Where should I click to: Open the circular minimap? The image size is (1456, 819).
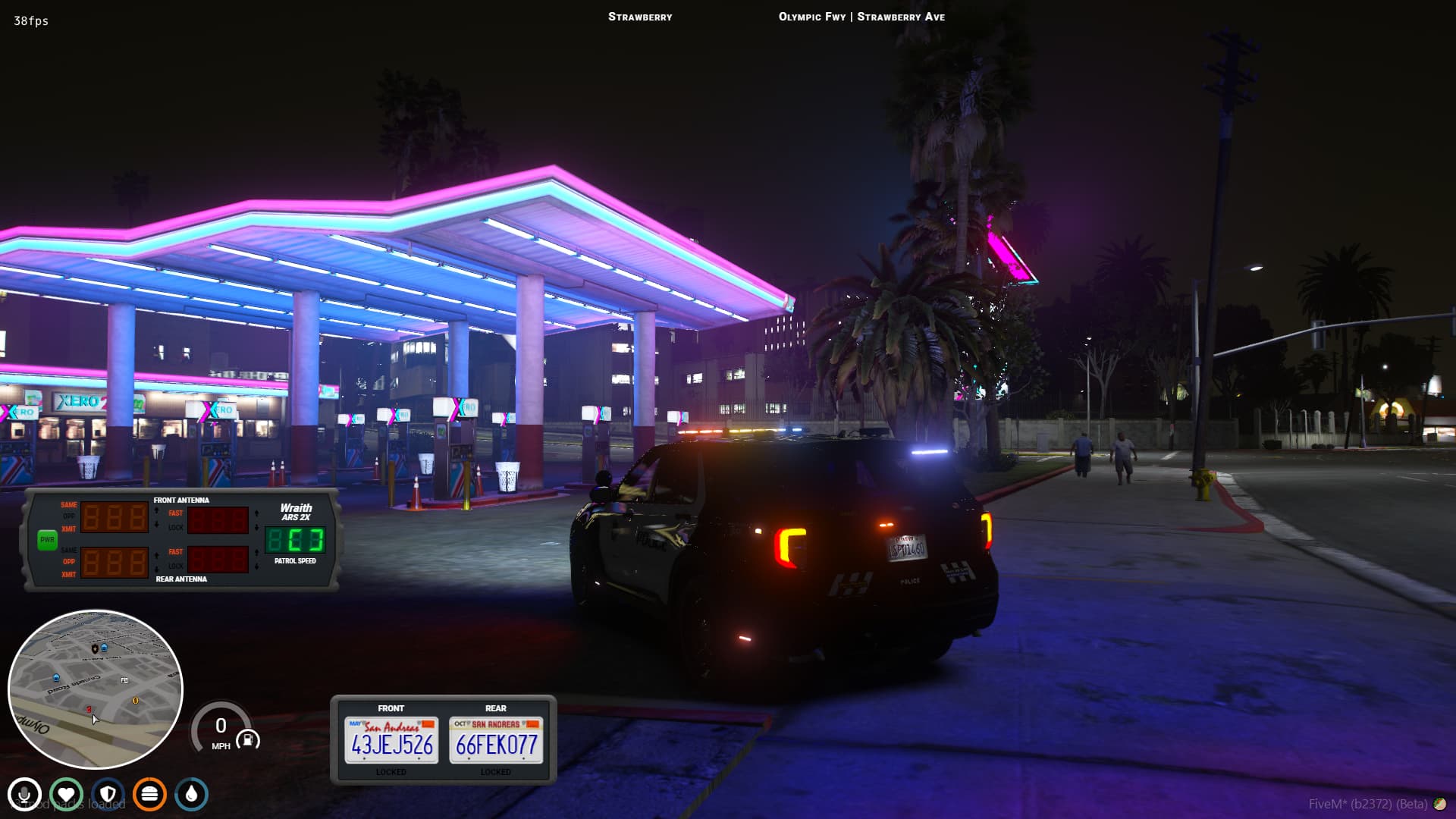click(x=96, y=689)
